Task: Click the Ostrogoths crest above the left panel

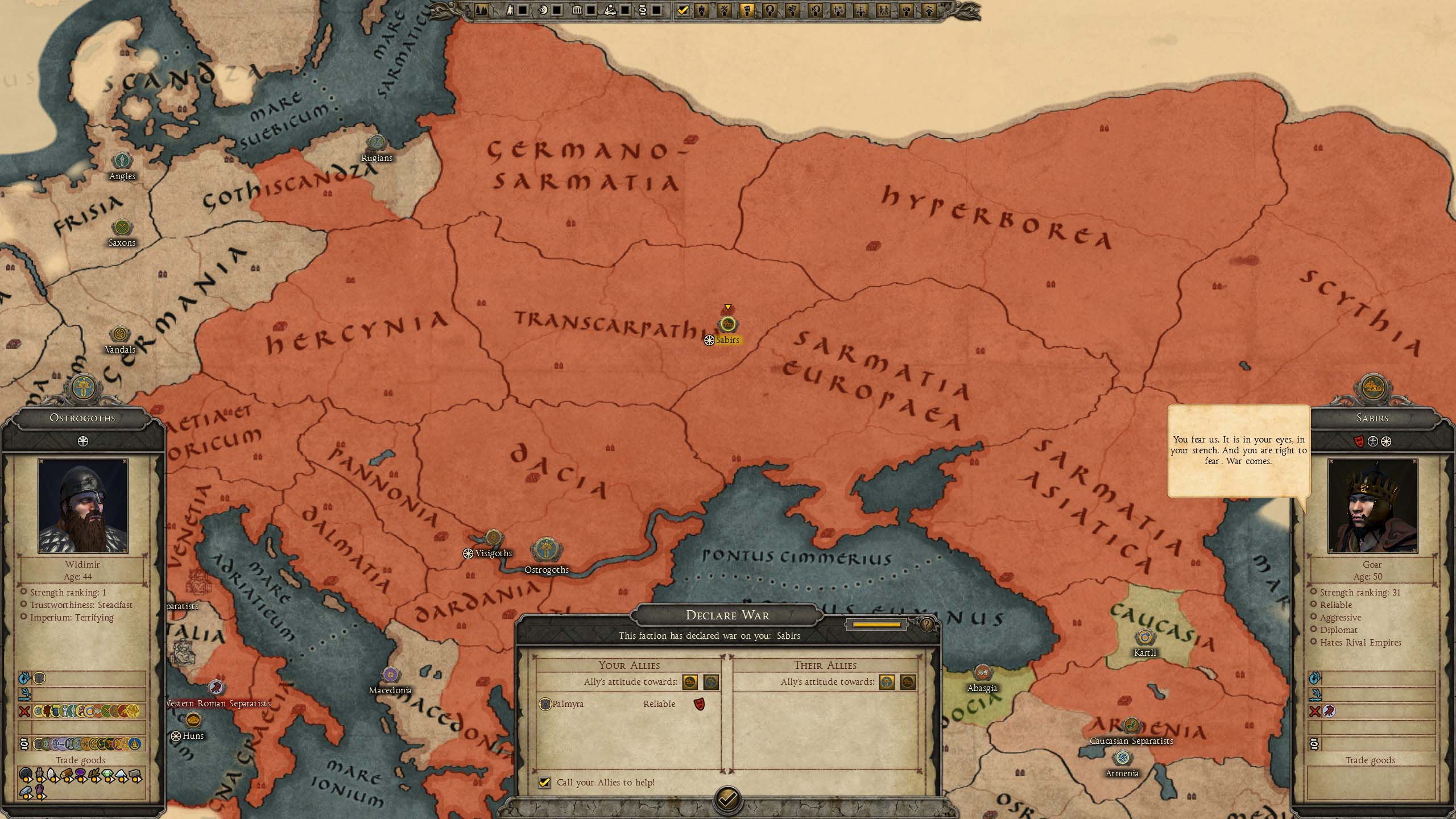Action: [x=83, y=388]
